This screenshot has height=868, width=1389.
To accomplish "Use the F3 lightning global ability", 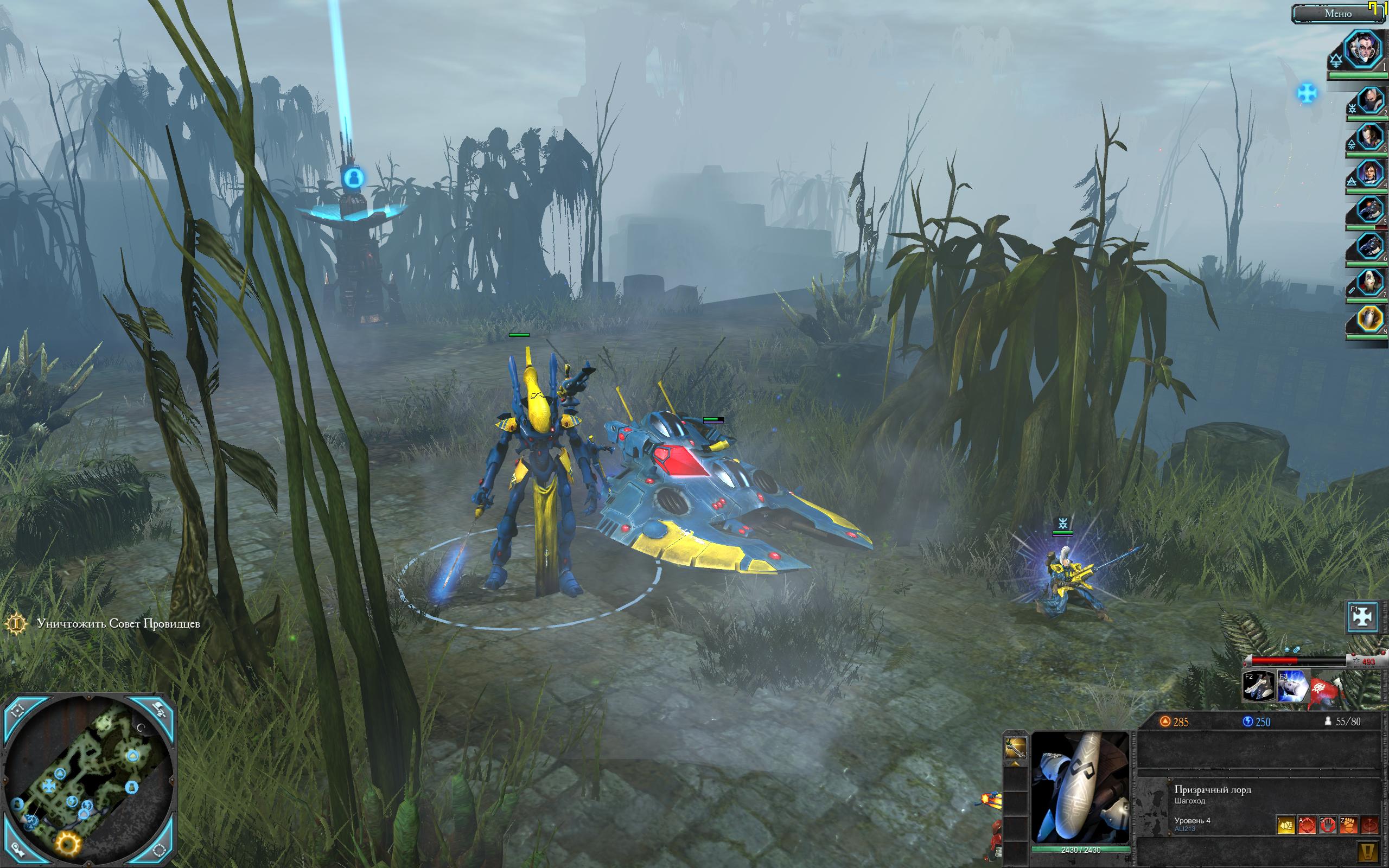I will 1292,687.
